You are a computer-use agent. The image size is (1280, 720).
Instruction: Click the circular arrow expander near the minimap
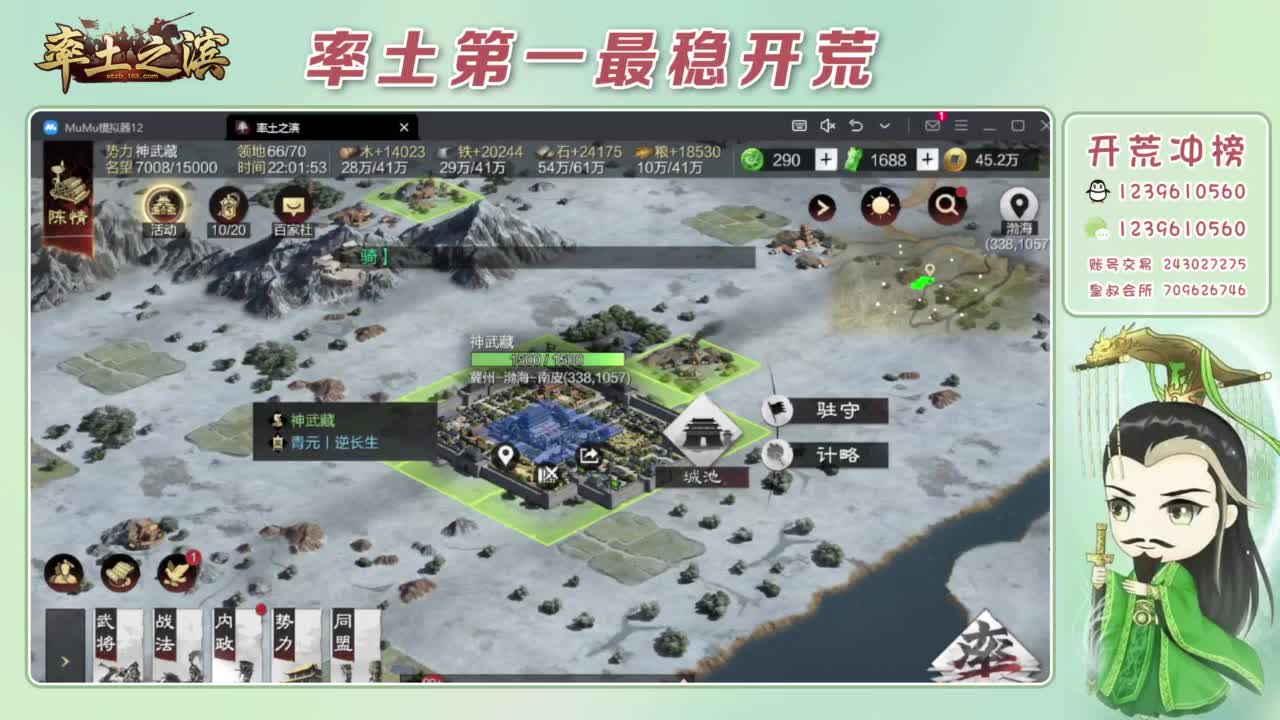(x=821, y=207)
